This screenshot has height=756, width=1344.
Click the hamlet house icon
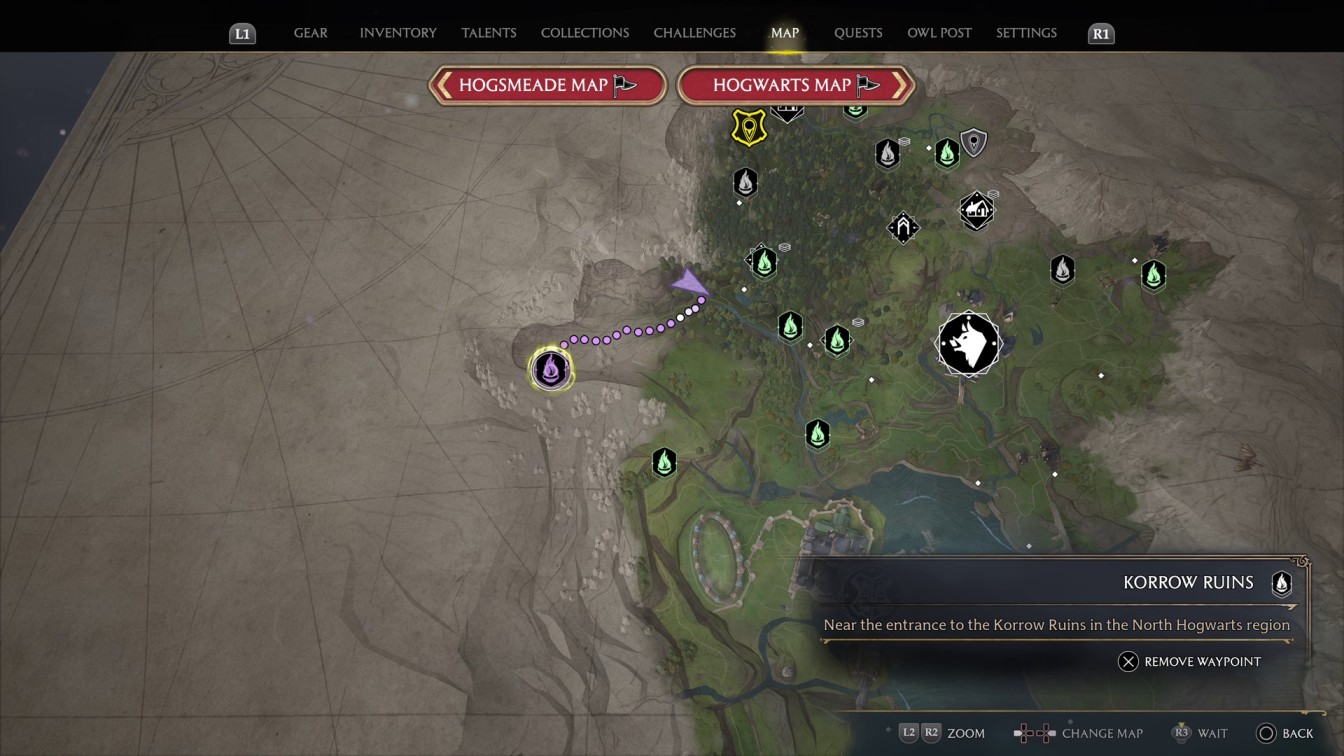click(x=975, y=210)
